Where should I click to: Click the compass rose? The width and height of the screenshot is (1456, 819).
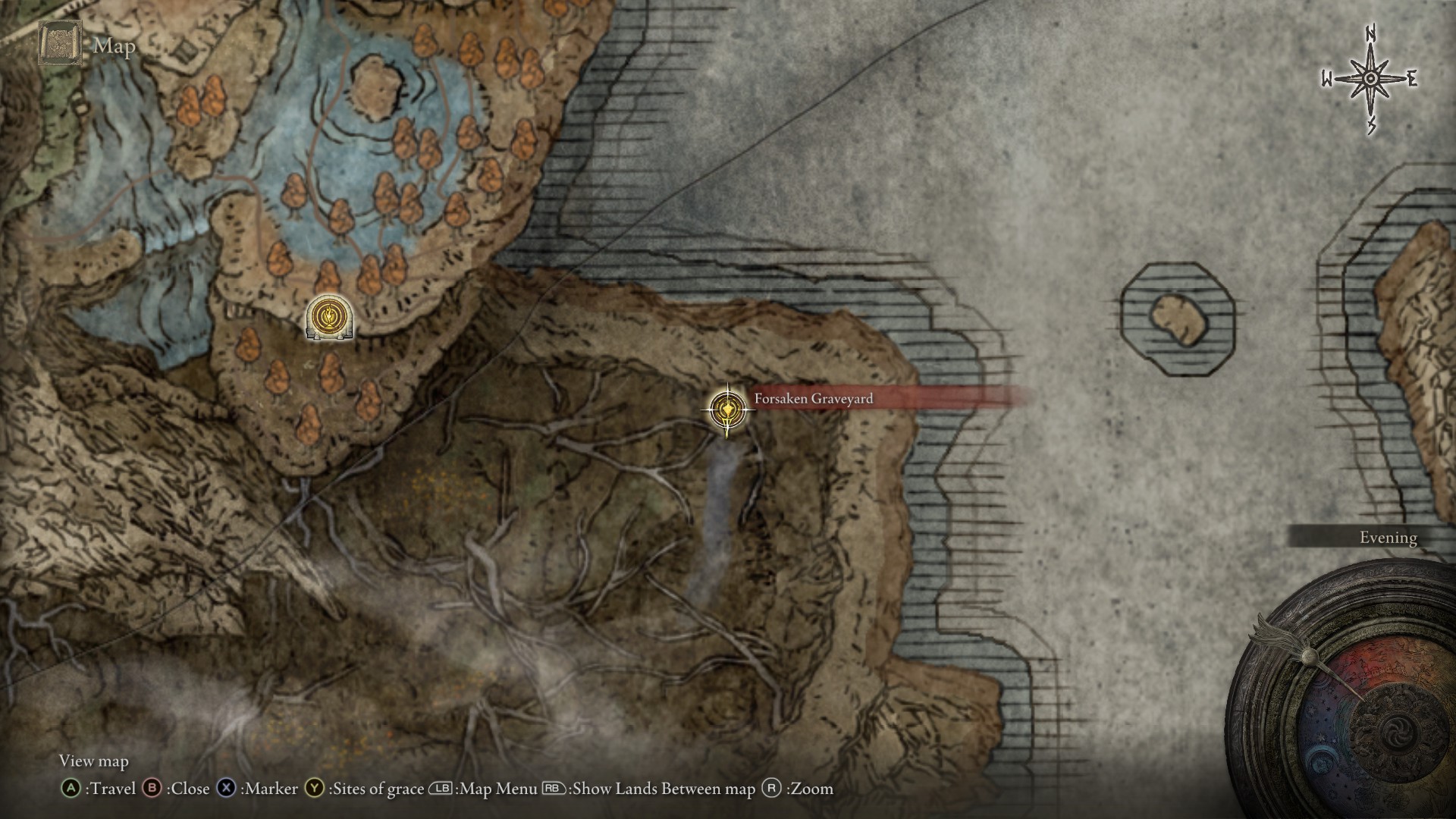pyautogui.click(x=1371, y=79)
